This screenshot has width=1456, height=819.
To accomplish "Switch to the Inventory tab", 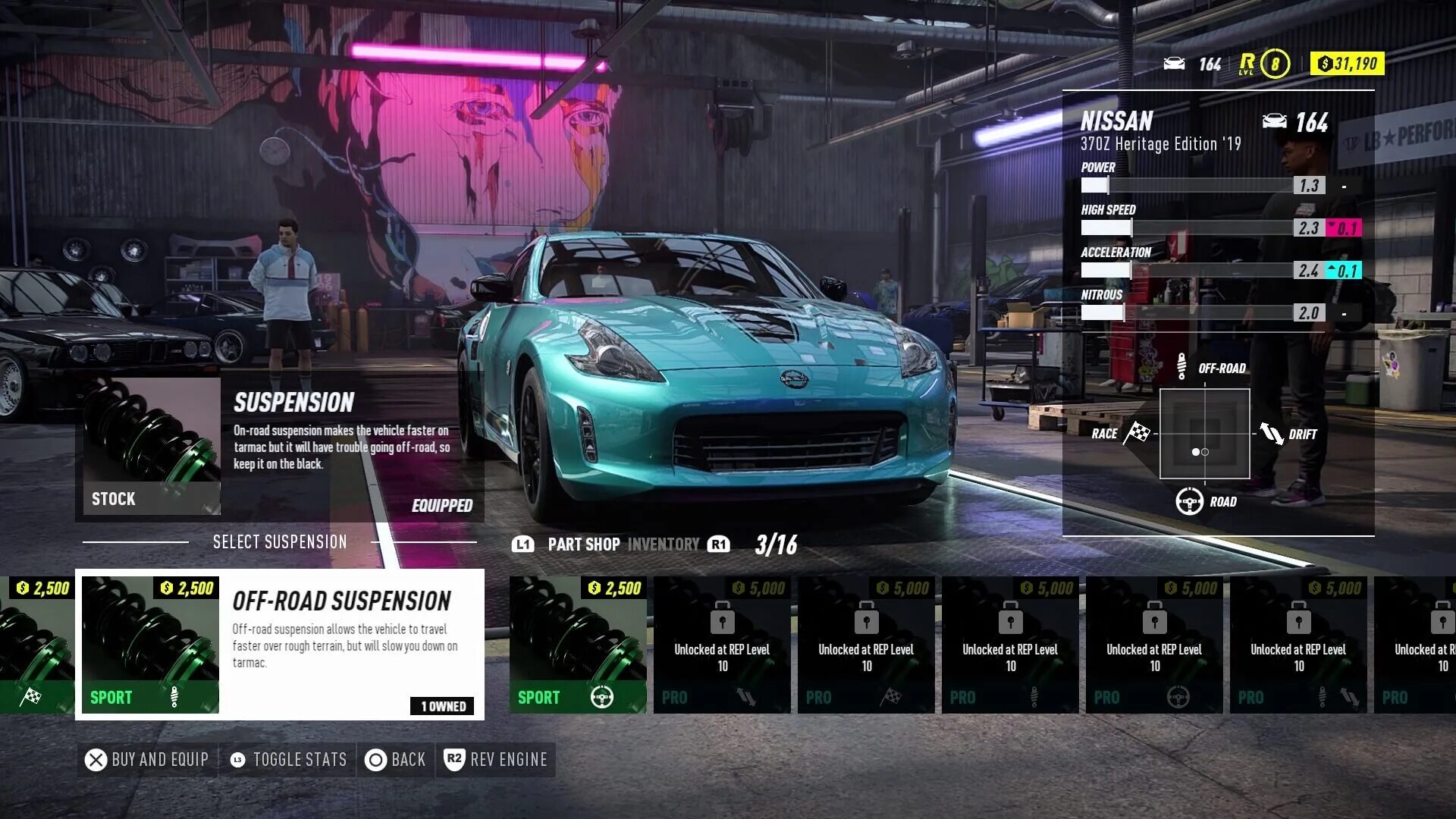I will coord(664,544).
